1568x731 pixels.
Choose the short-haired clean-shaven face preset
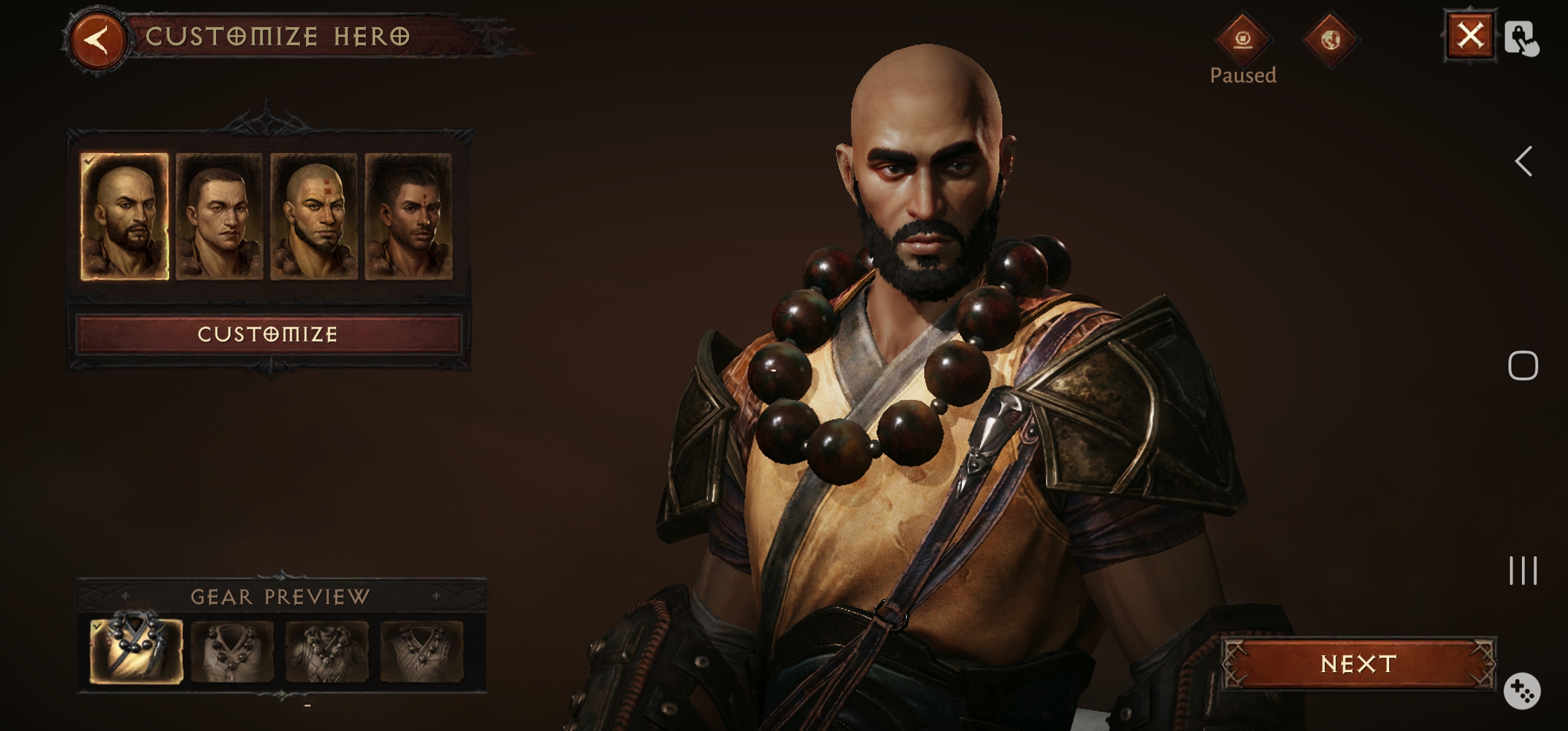pos(219,217)
